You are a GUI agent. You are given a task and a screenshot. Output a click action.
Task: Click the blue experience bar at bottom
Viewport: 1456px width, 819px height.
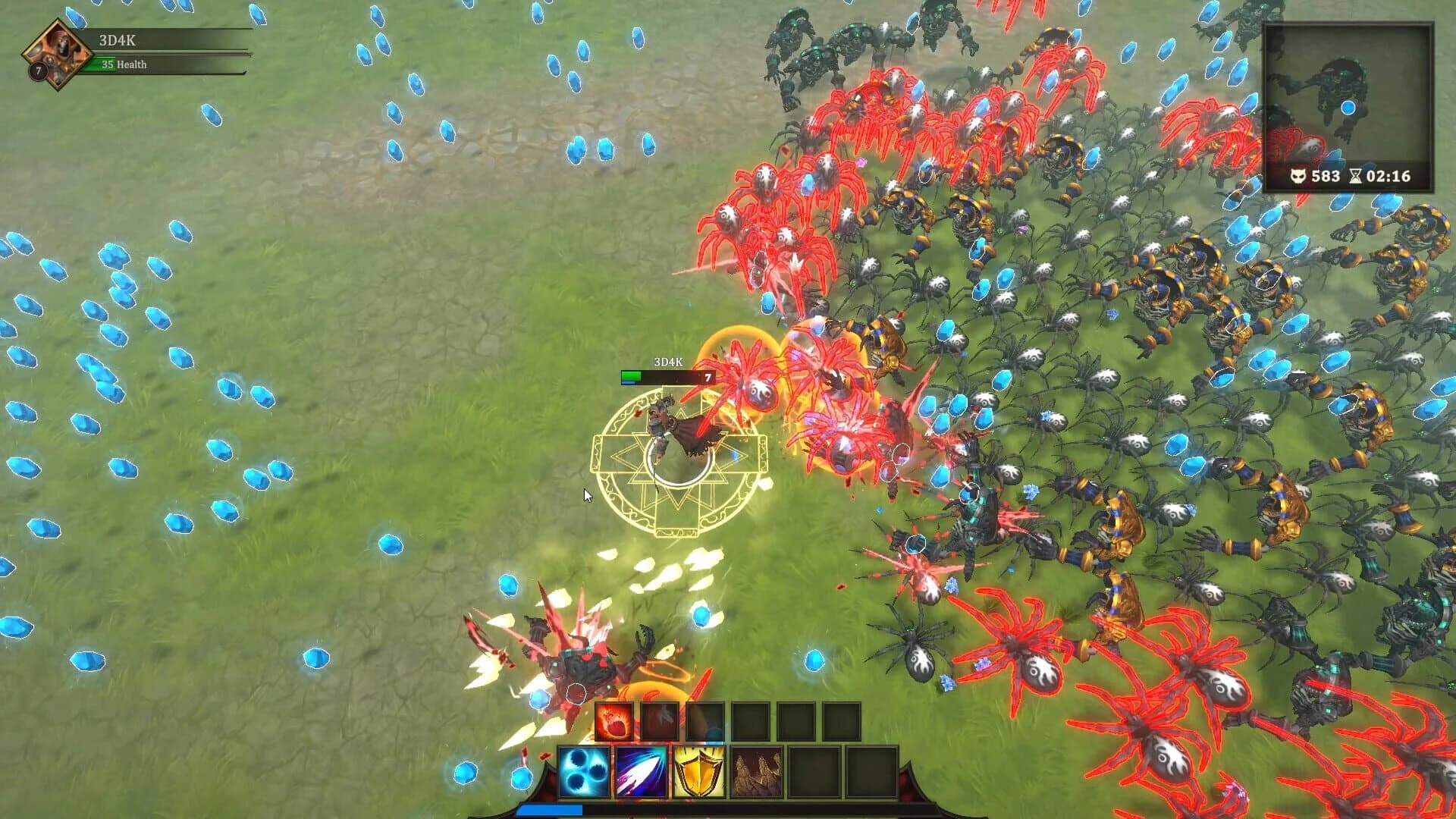click(x=550, y=809)
